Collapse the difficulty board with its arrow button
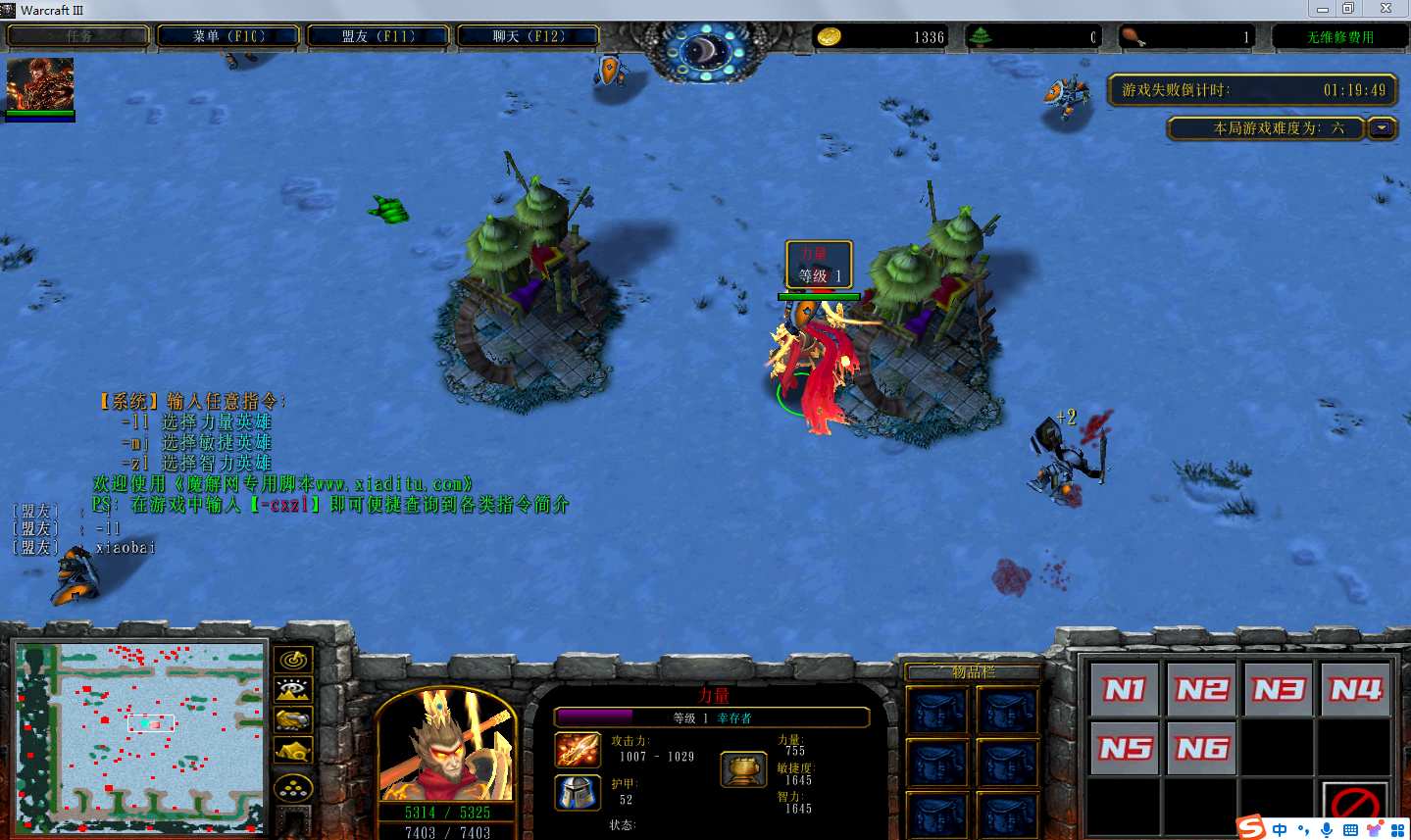This screenshot has width=1411, height=840. (1383, 128)
